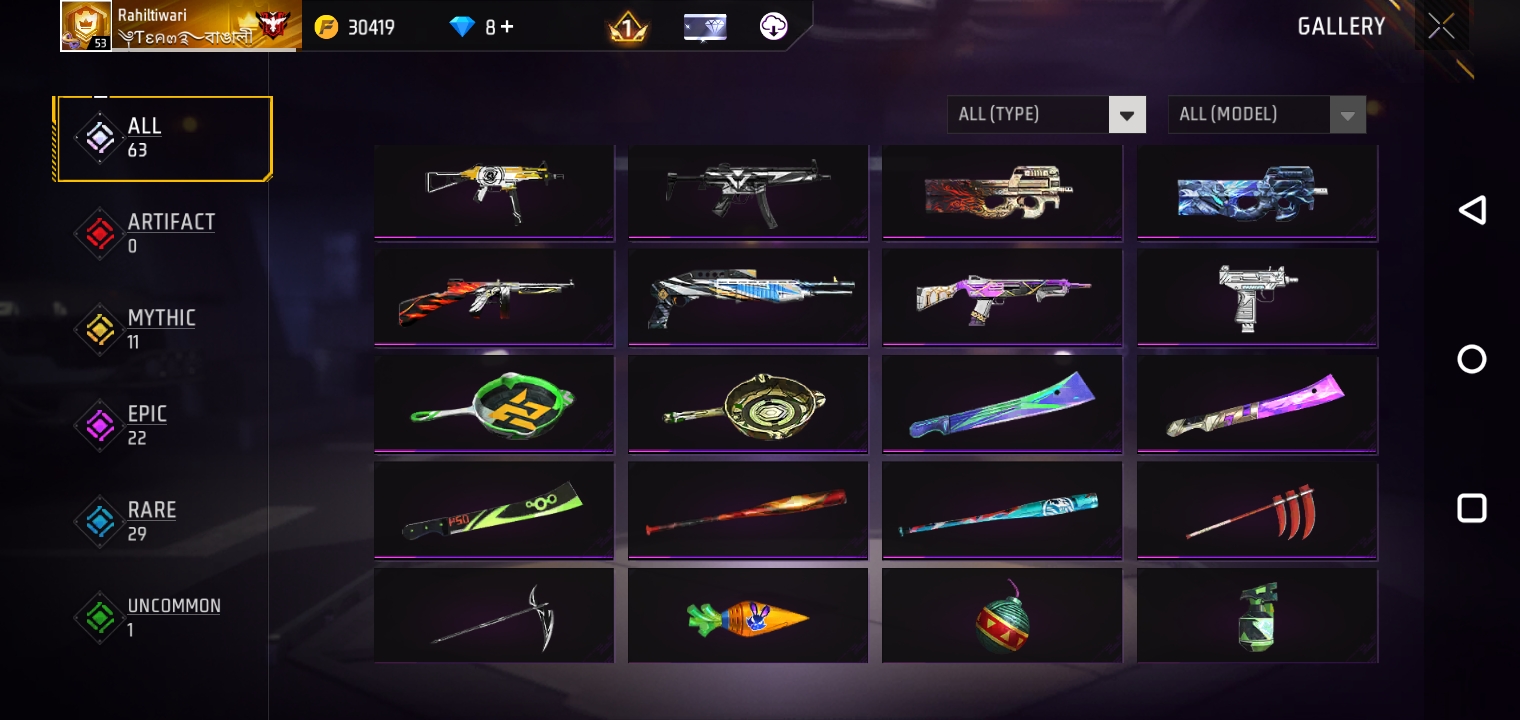Tap the plus button to buy diamonds
The image size is (1520, 720).
coord(507,27)
